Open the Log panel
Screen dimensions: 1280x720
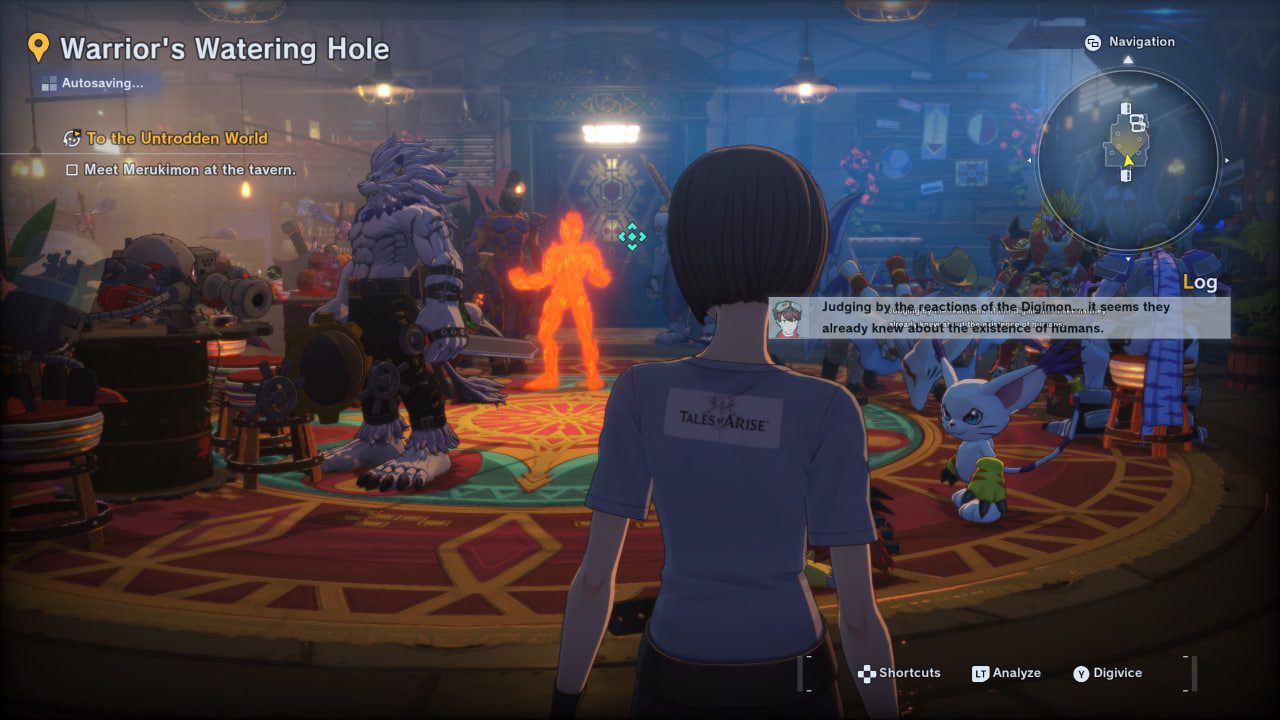tap(1200, 282)
